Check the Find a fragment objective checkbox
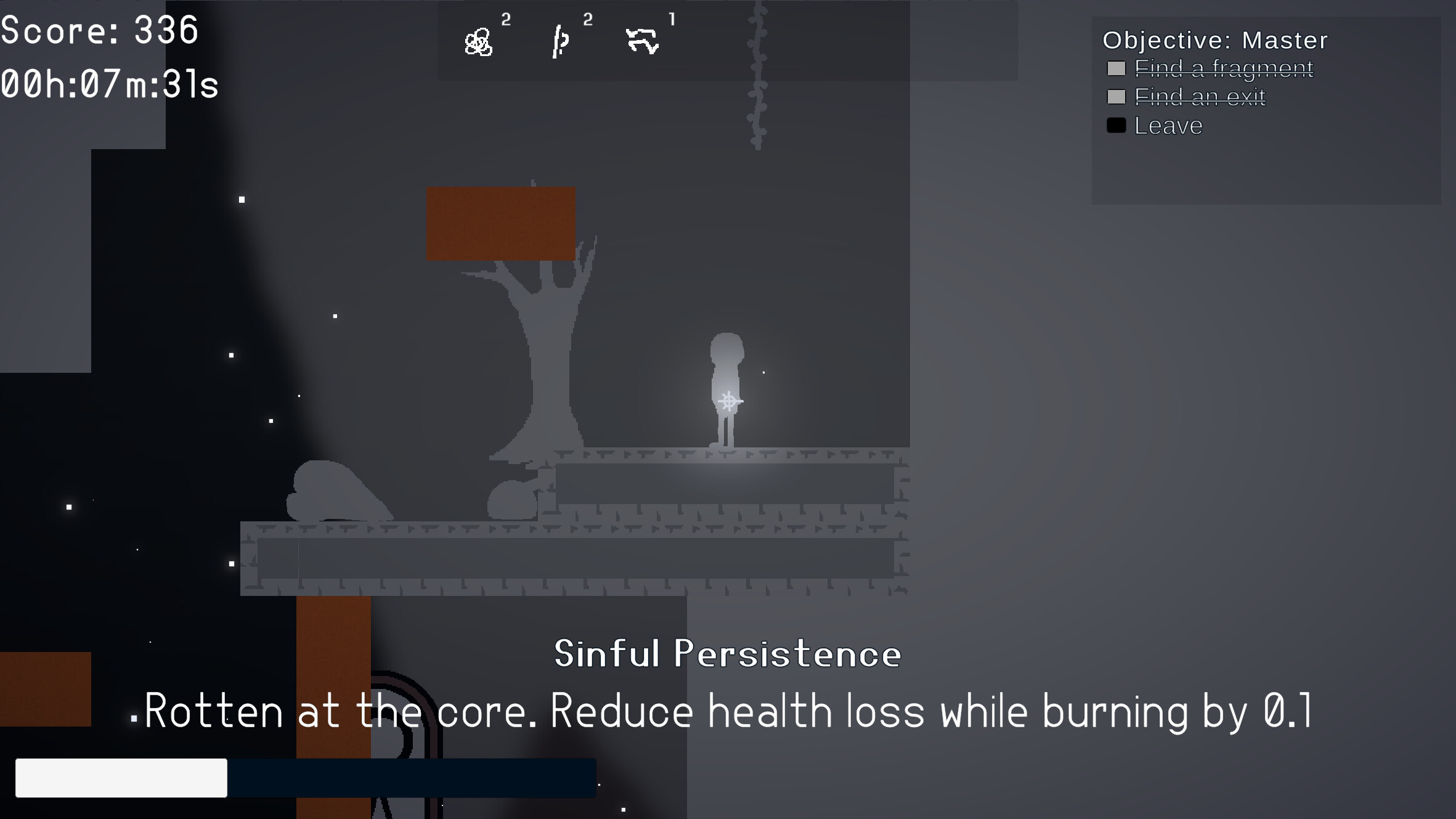Screen dimensions: 1456x819 tap(1116, 70)
